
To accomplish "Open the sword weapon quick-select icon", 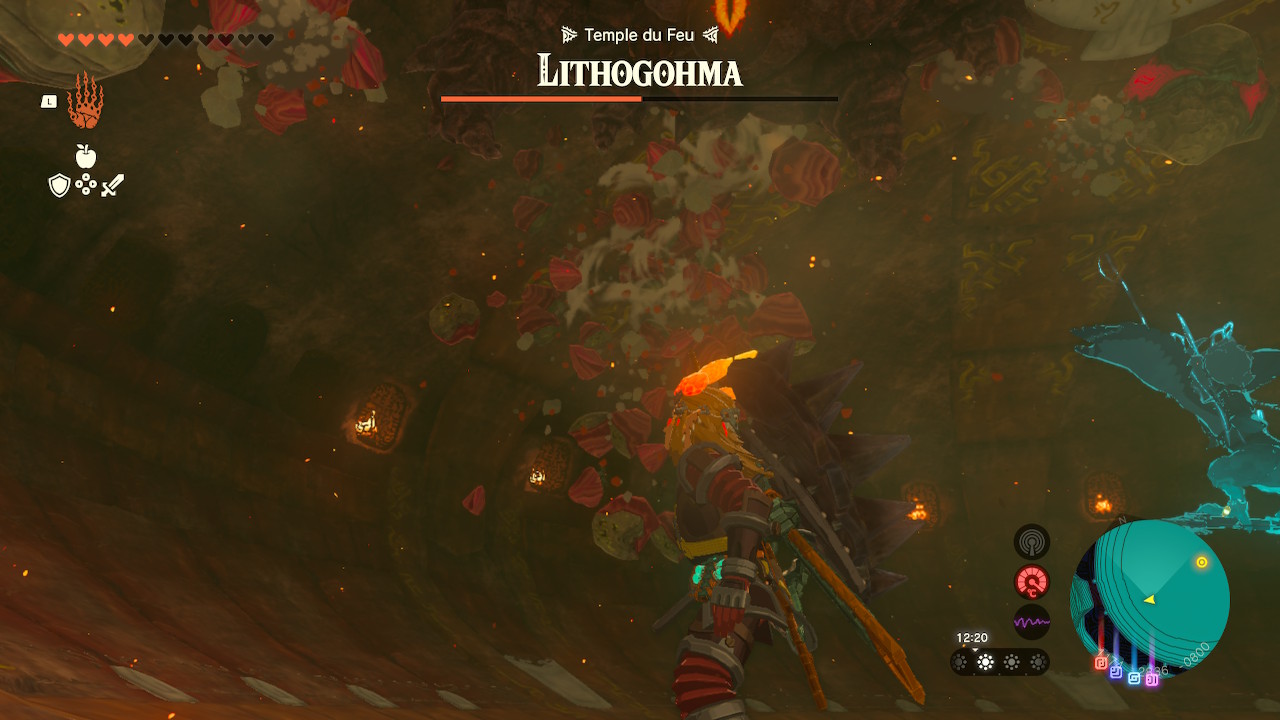I will pos(112,185).
